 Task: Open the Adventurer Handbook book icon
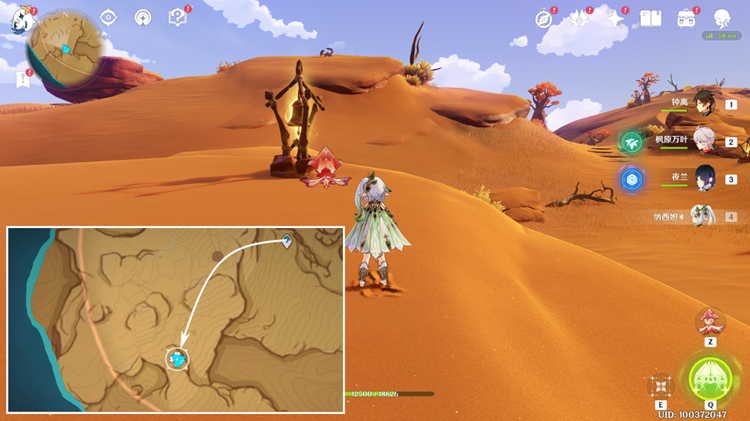point(651,18)
